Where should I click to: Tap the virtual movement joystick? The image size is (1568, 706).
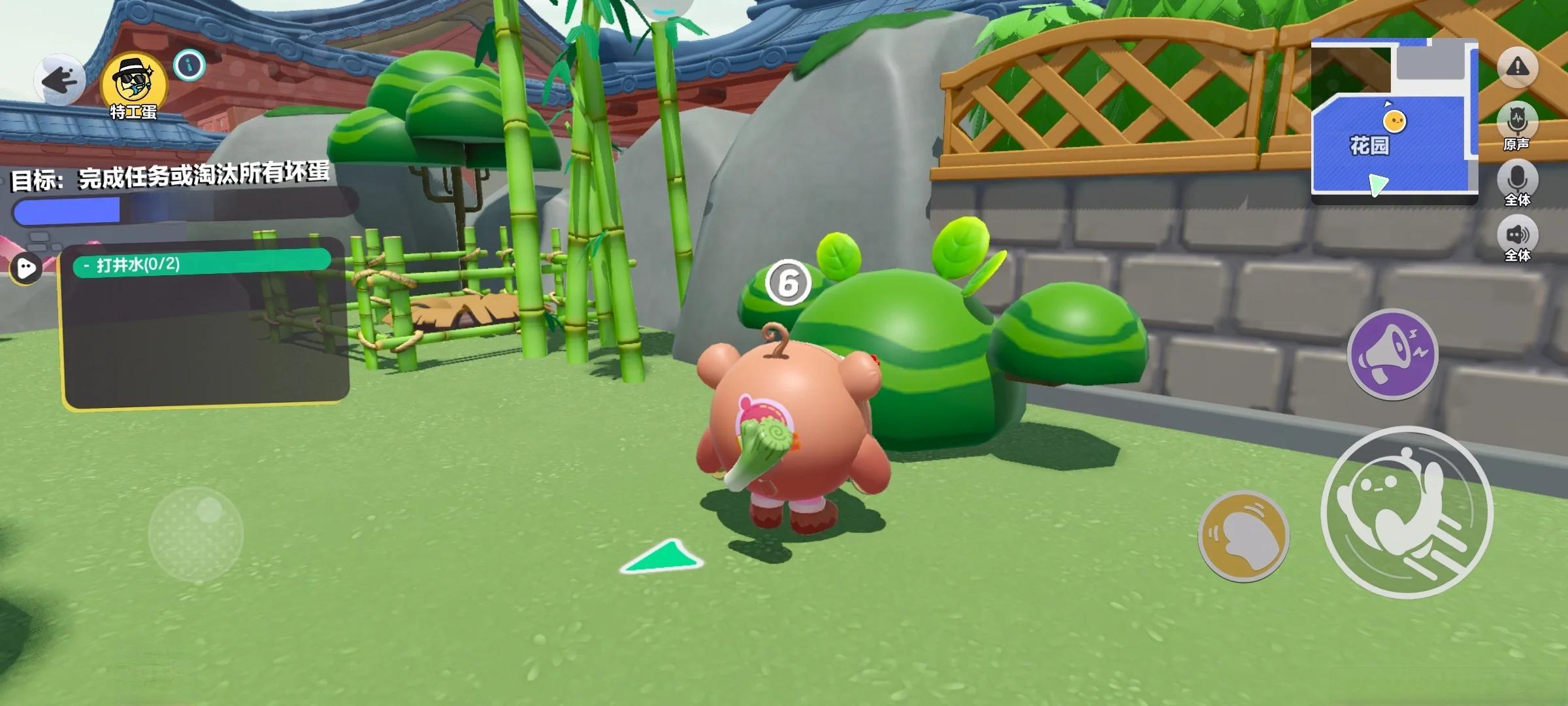point(195,533)
